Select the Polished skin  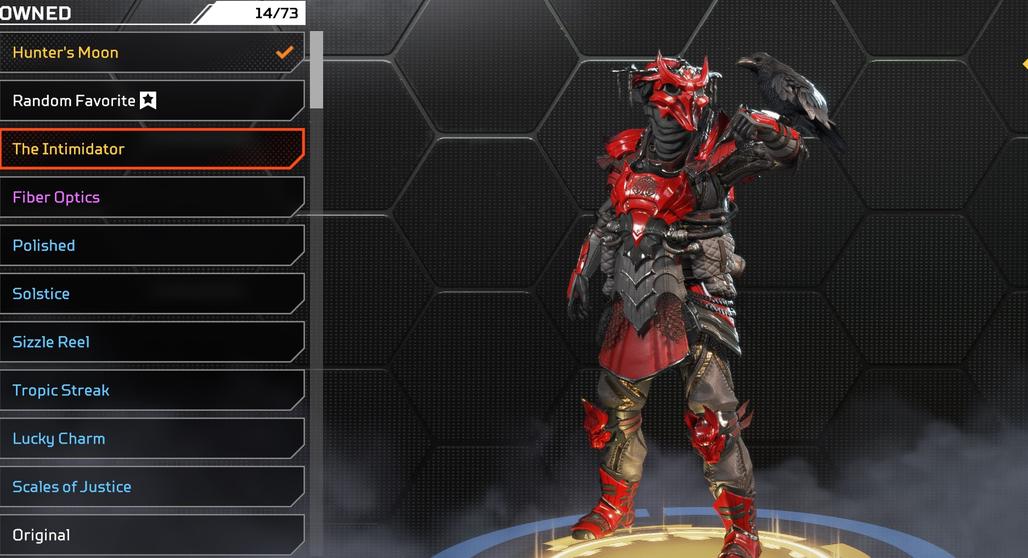[150, 245]
